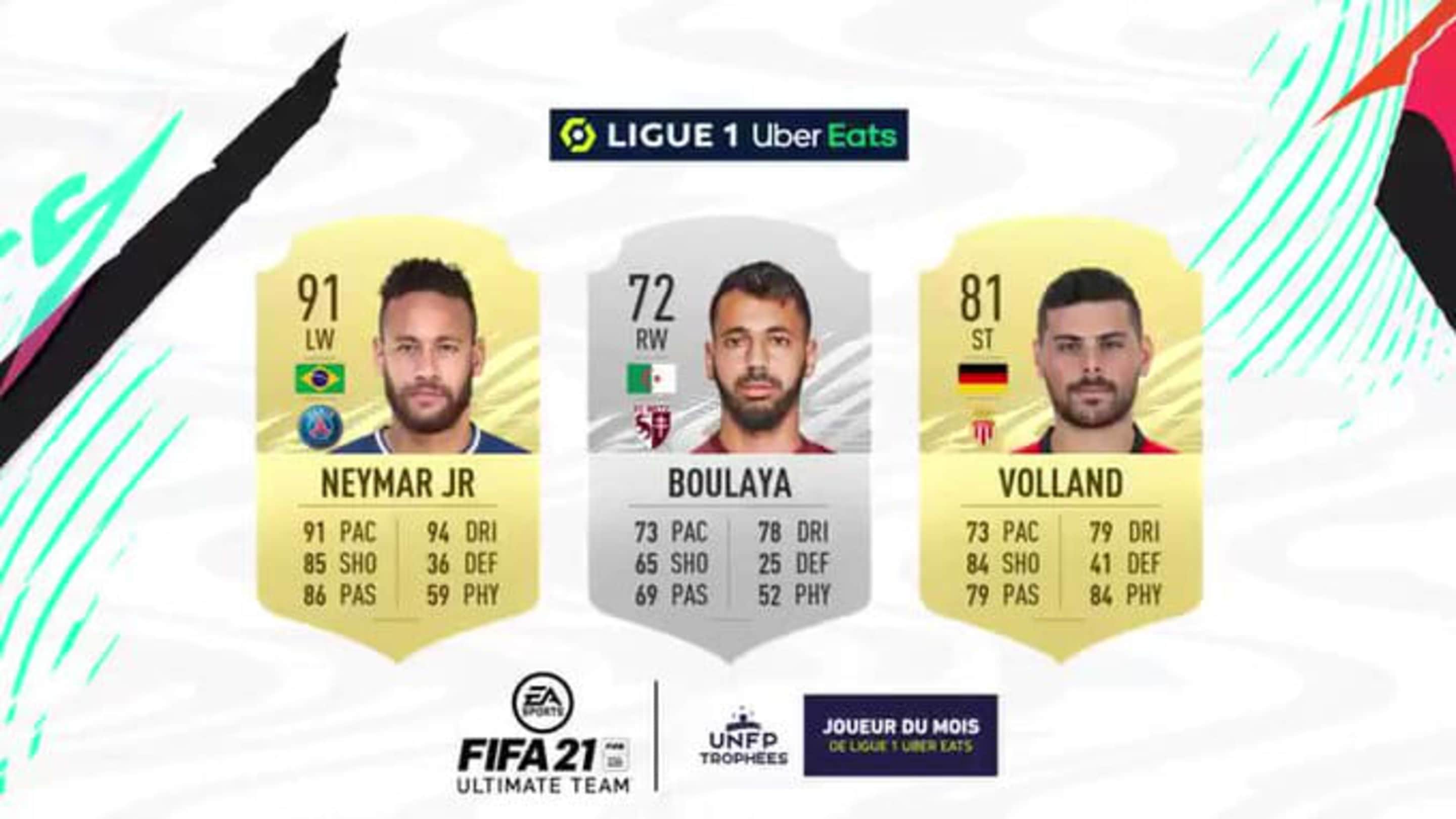Choose the silver Boulaya player card

click(729, 441)
